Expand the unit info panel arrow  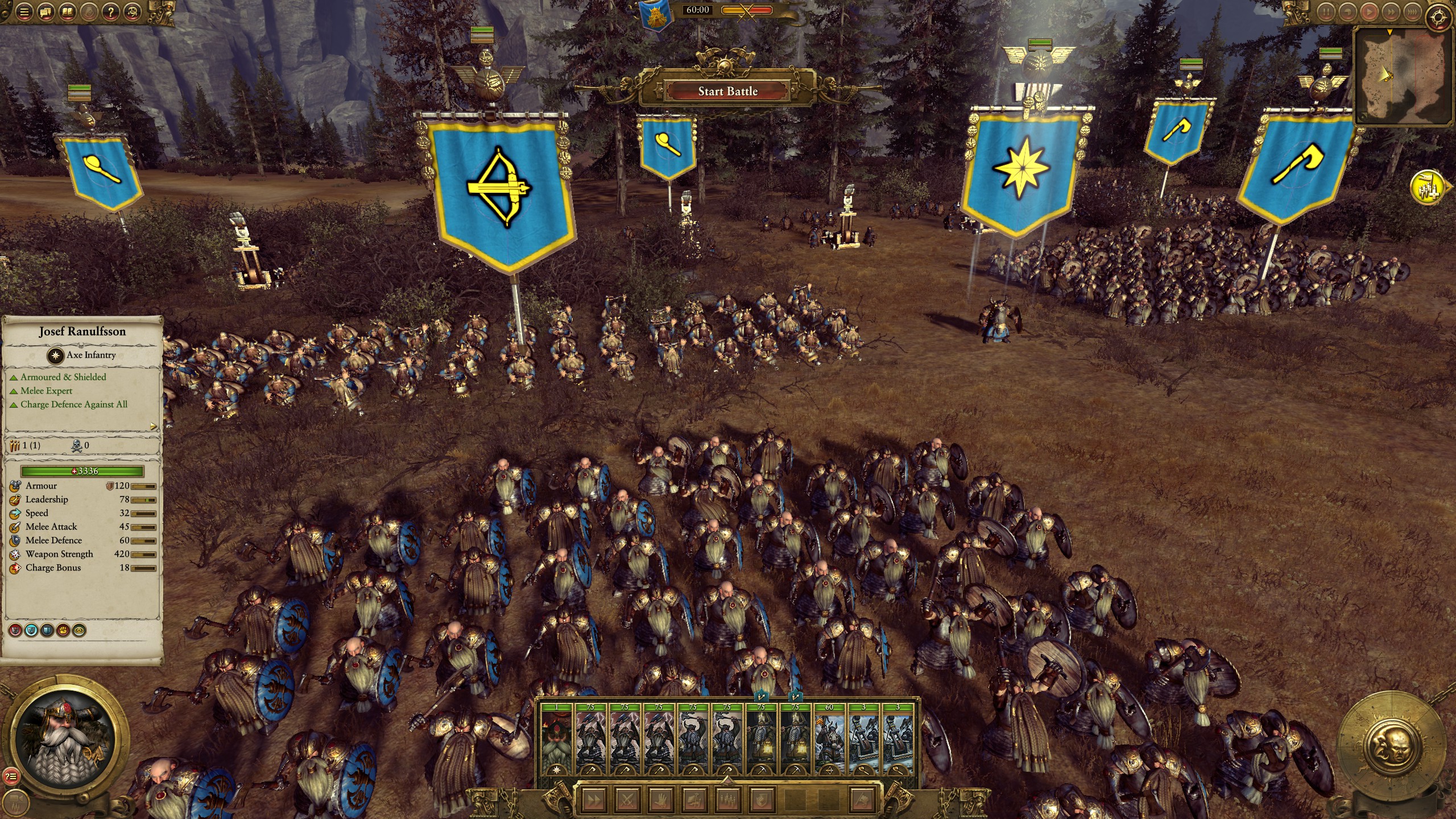point(153,427)
